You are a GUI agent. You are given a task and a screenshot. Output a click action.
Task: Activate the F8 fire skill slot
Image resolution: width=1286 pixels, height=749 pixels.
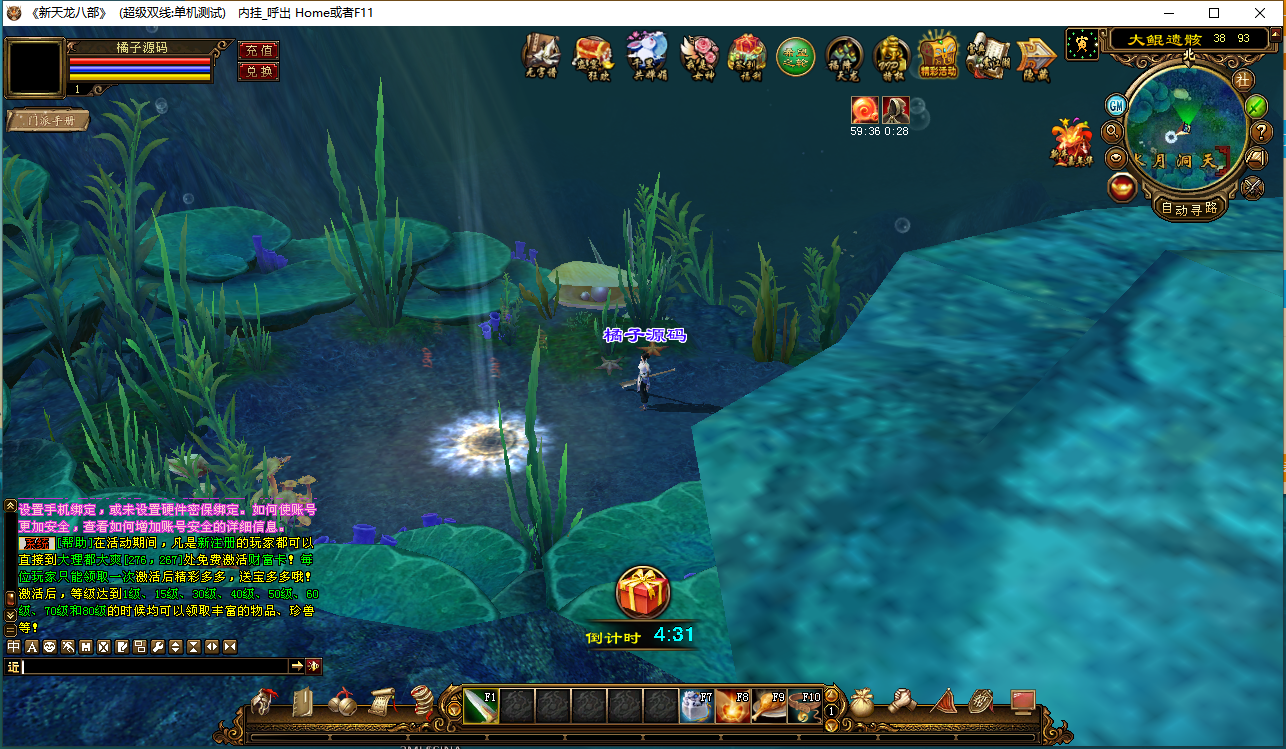pos(732,706)
